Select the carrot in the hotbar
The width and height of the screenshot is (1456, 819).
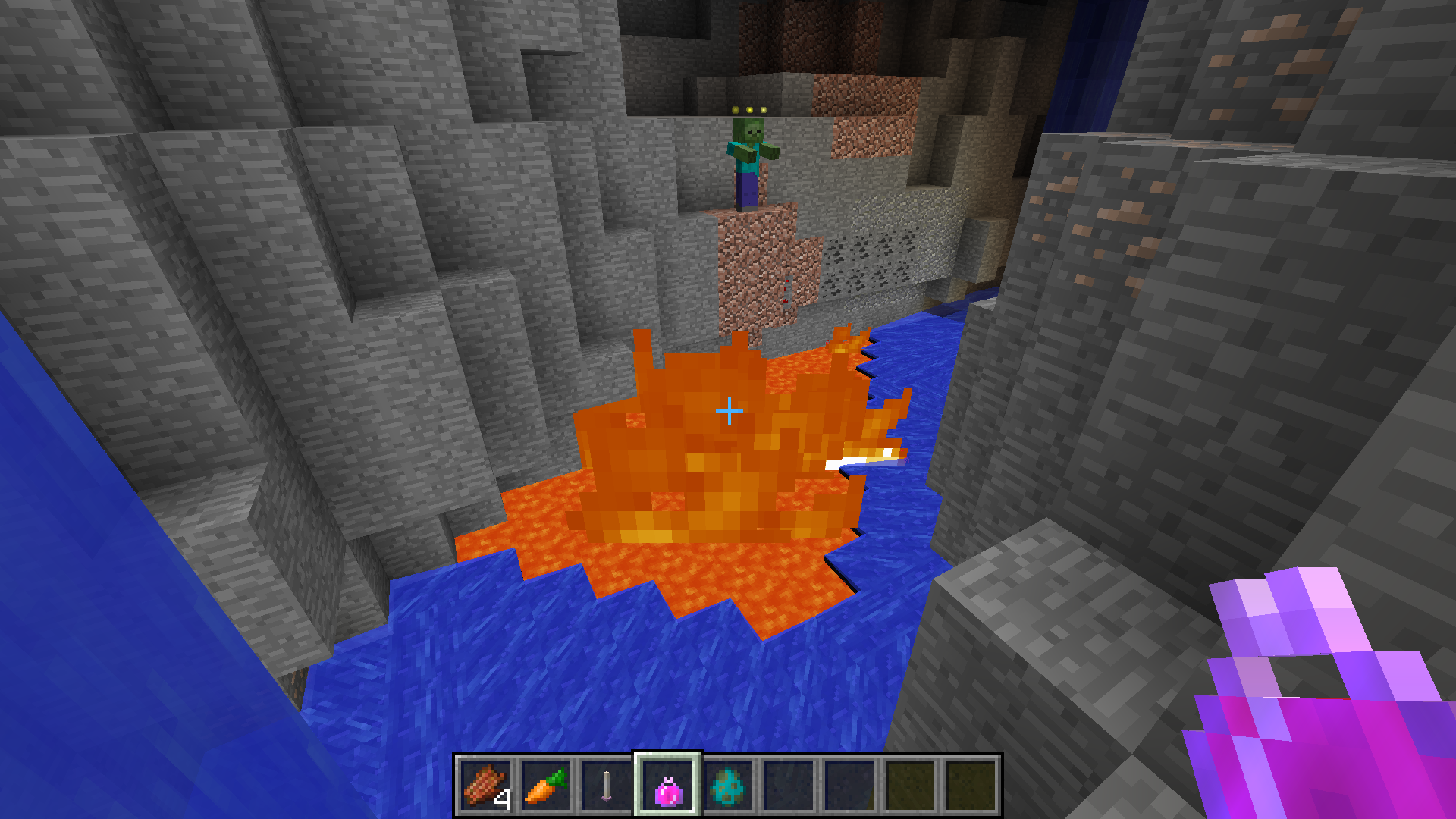546,786
